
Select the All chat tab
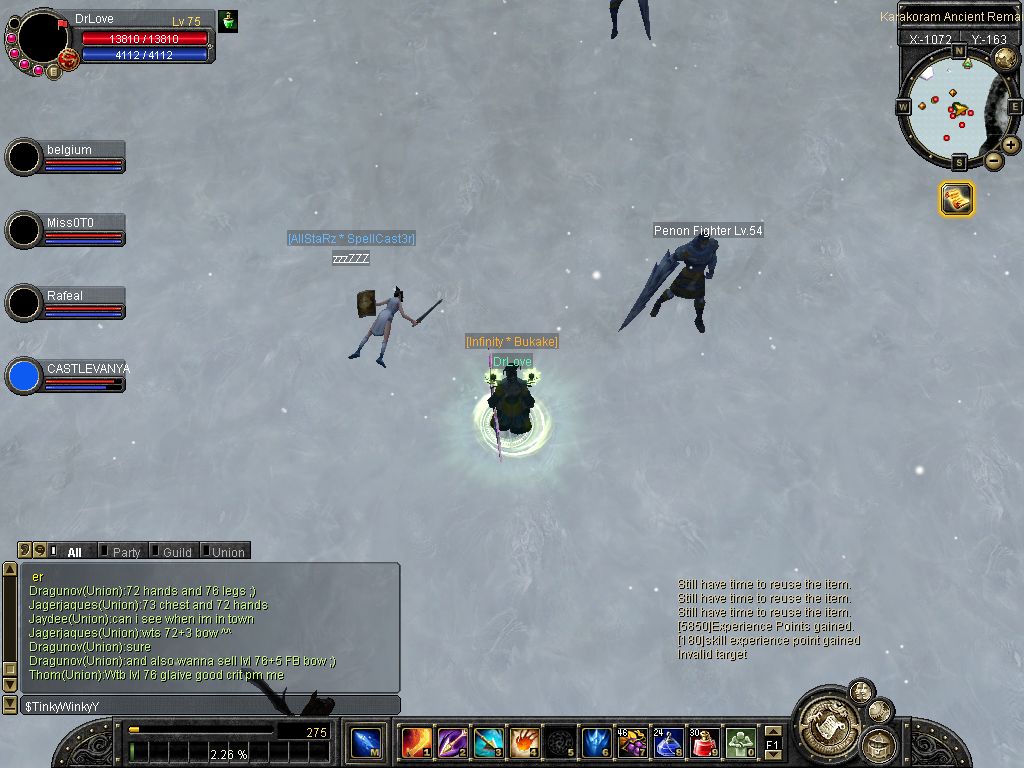point(74,552)
